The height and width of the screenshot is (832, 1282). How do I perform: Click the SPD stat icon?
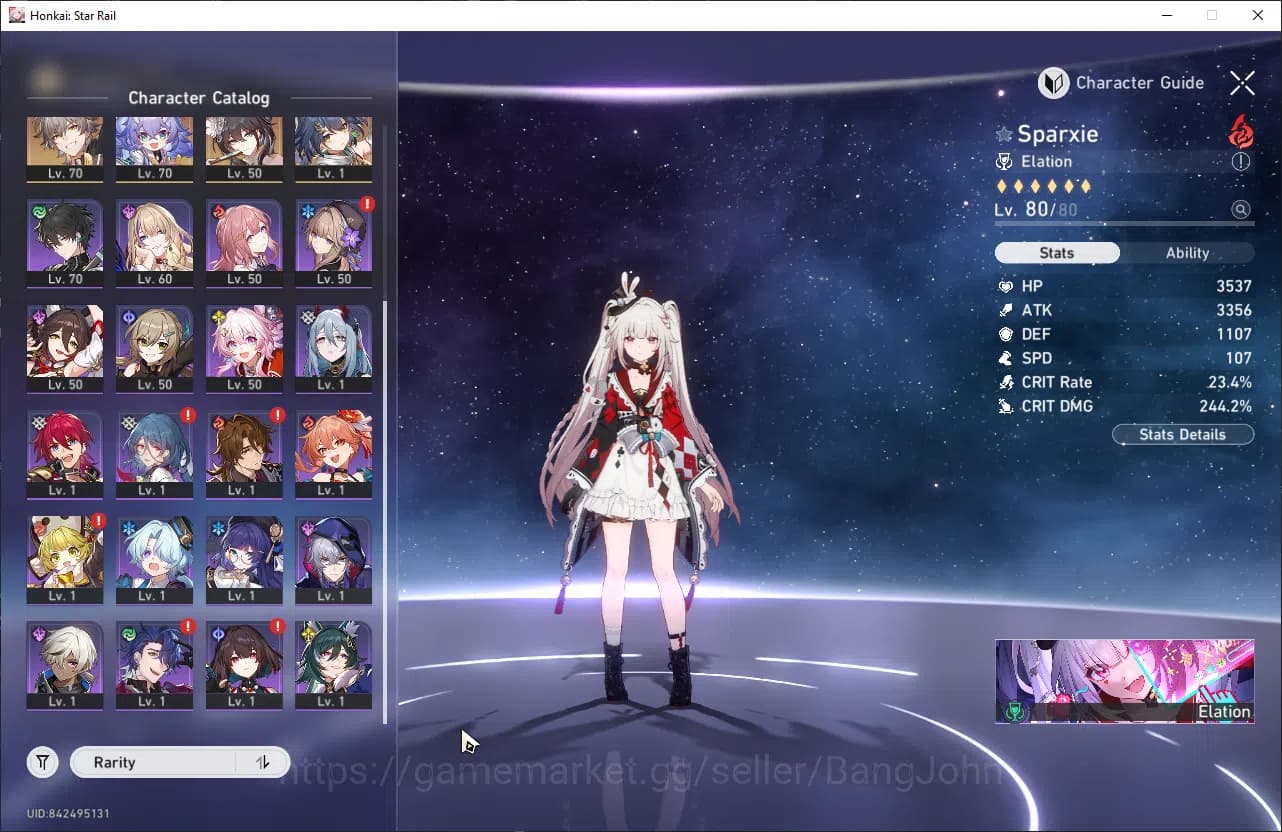pos(1005,358)
